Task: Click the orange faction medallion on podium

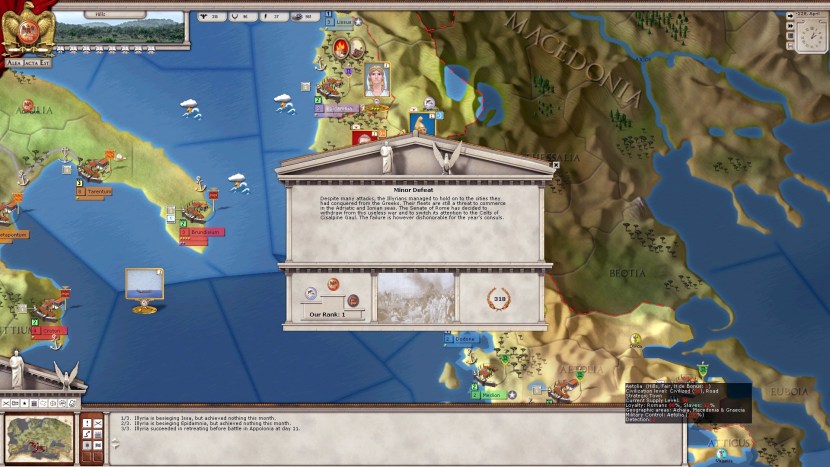Action: (333, 285)
